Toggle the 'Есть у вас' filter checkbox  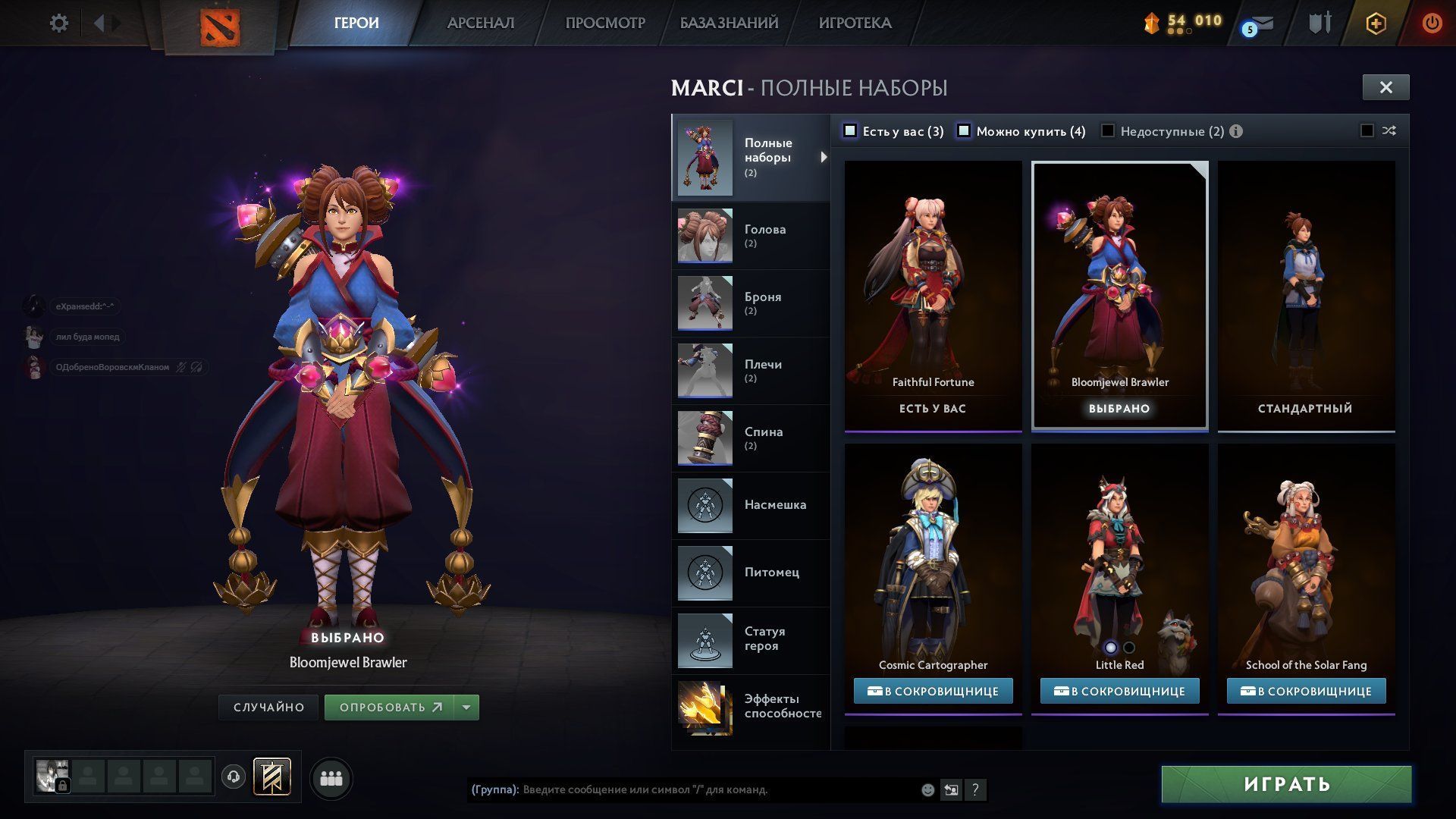coord(851,131)
